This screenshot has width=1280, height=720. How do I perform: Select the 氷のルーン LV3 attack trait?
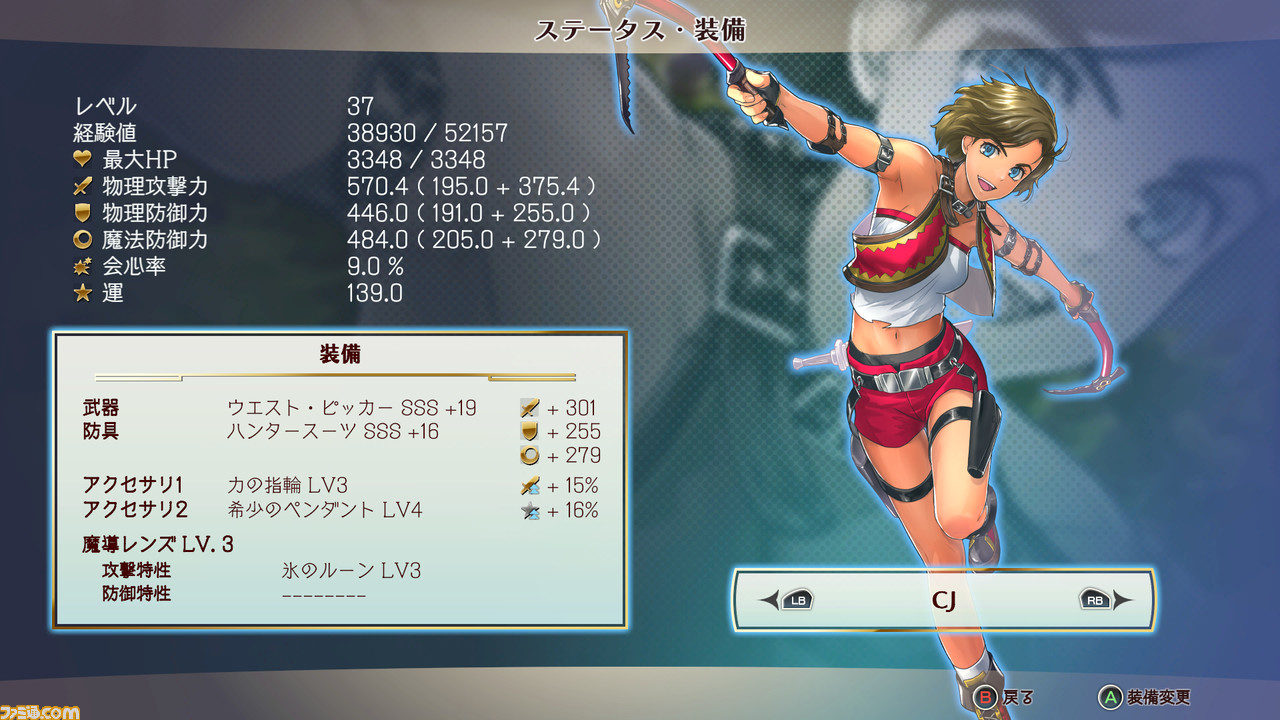(351, 571)
